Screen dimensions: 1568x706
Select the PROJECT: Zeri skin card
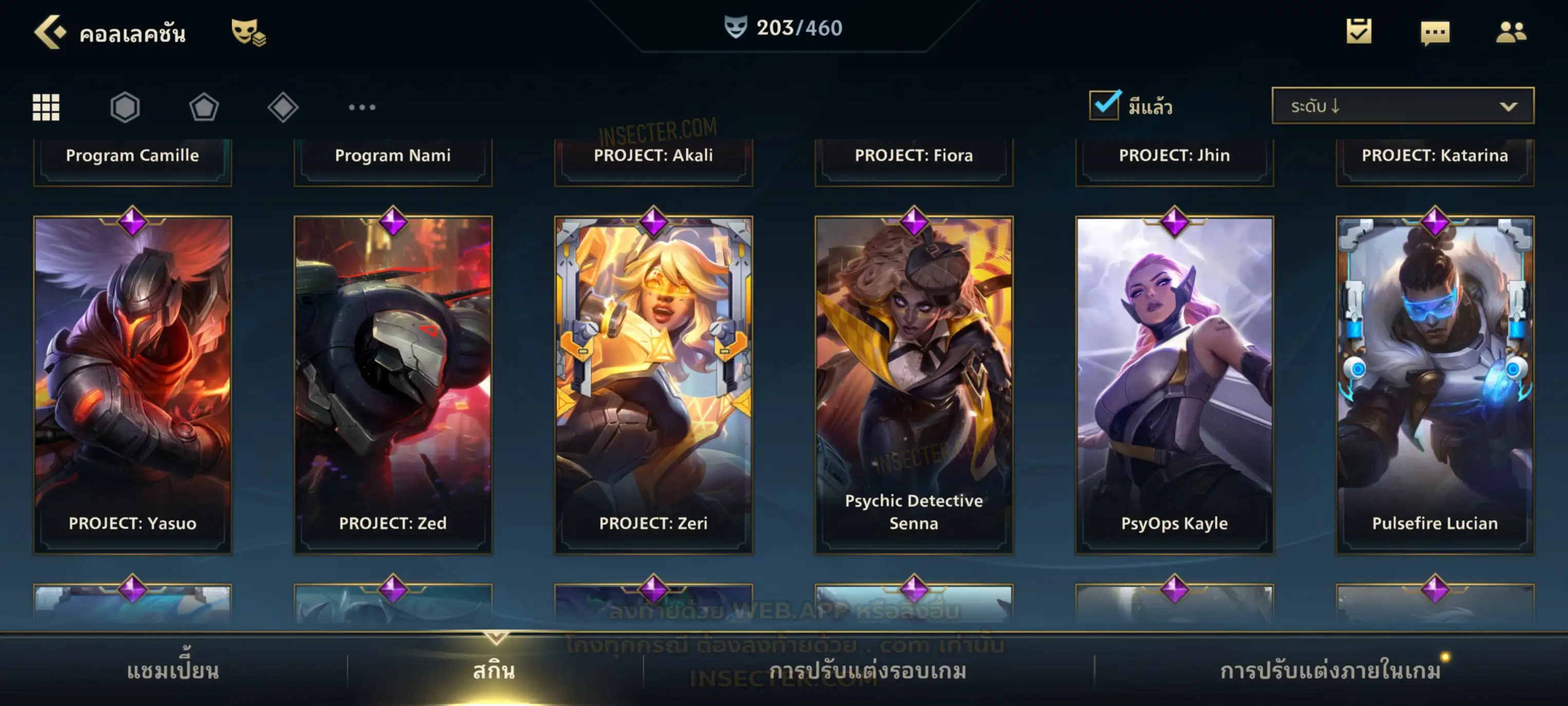click(654, 384)
